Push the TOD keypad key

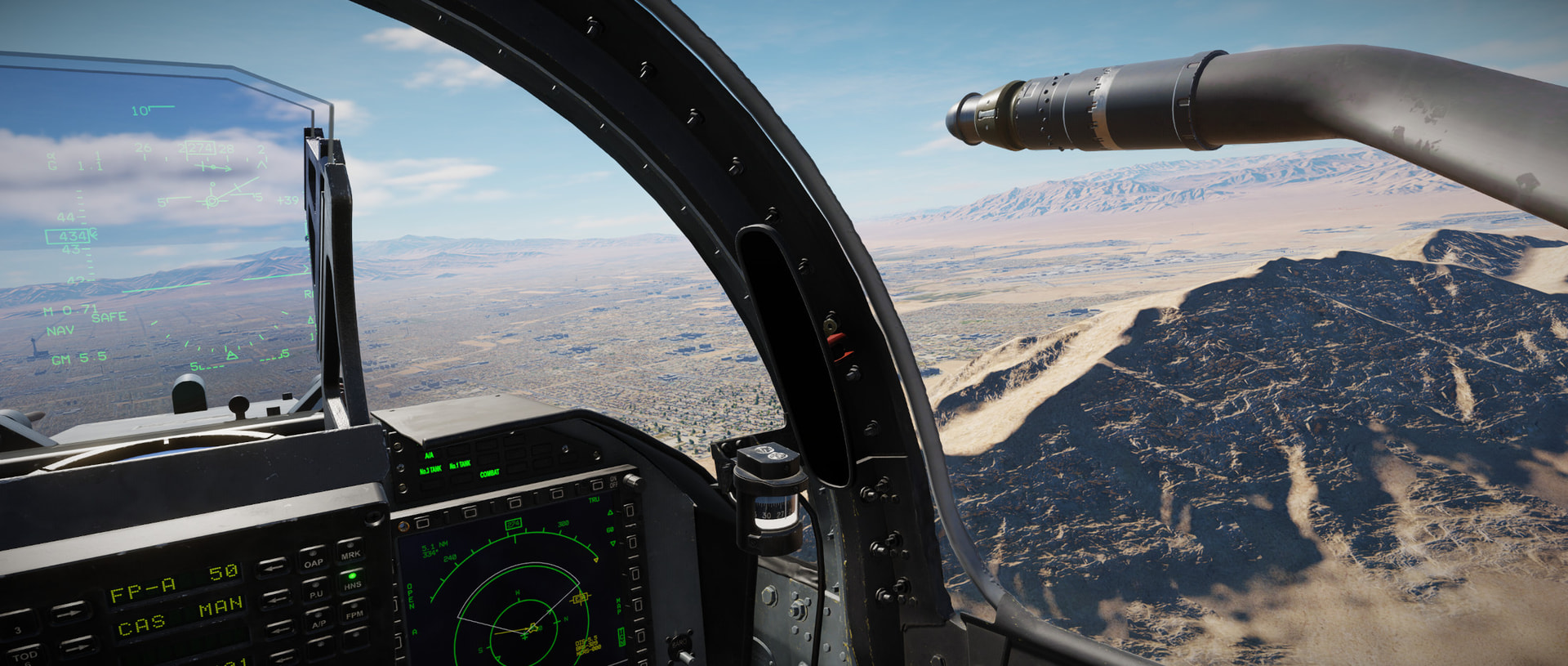point(24,655)
